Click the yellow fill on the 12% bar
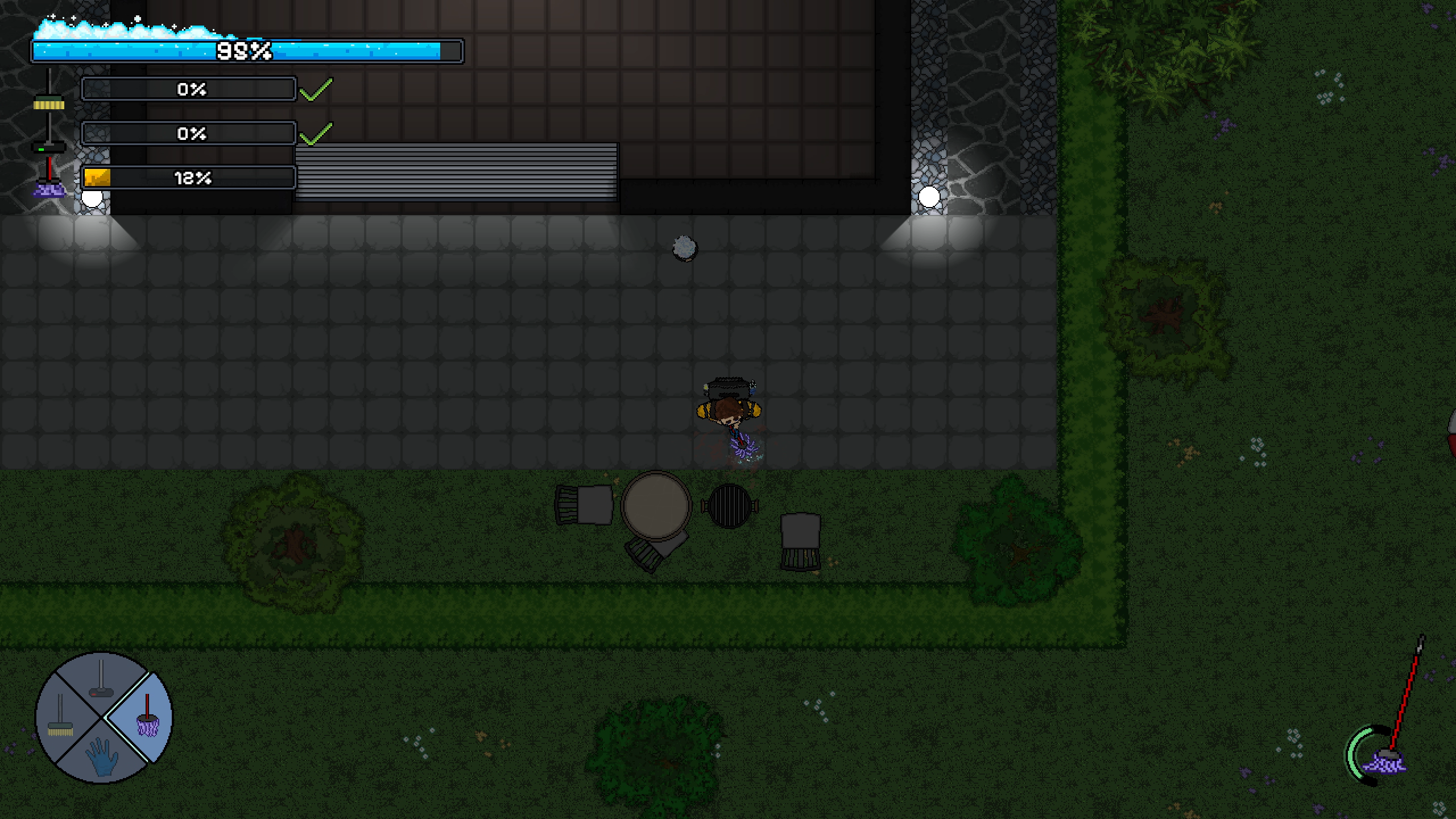The height and width of the screenshot is (819, 1456). pyautogui.click(x=96, y=178)
